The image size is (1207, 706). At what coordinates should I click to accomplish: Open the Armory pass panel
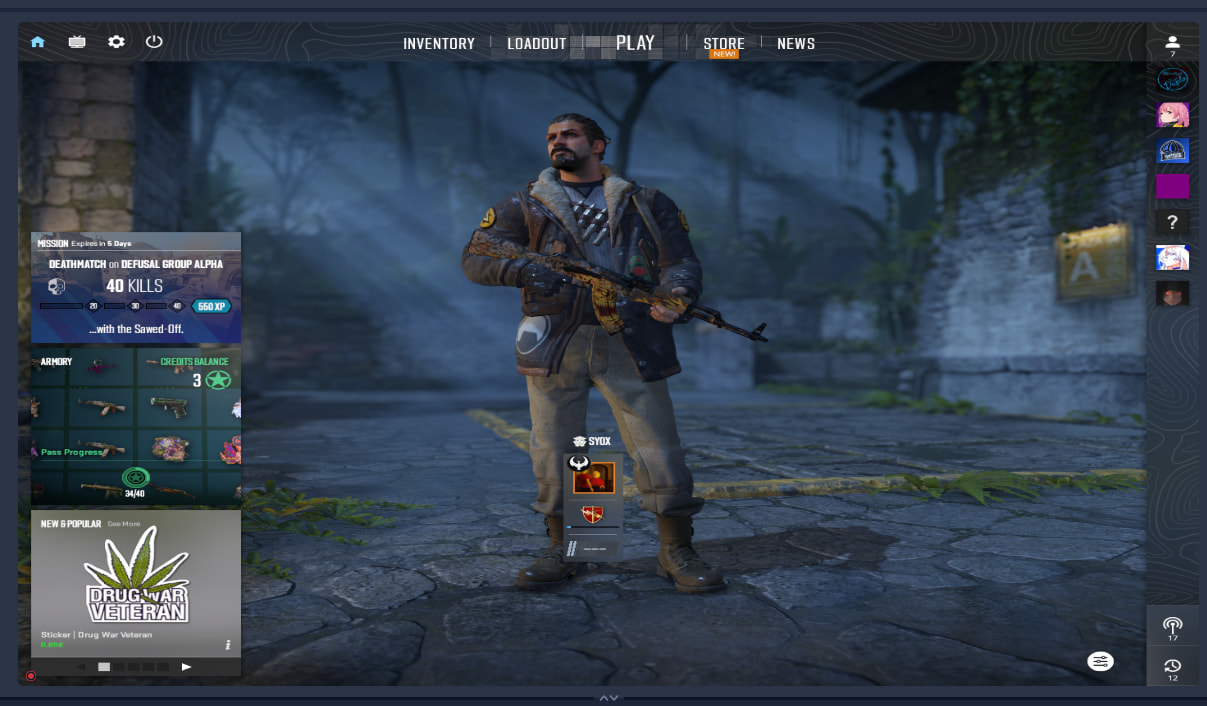(136, 425)
